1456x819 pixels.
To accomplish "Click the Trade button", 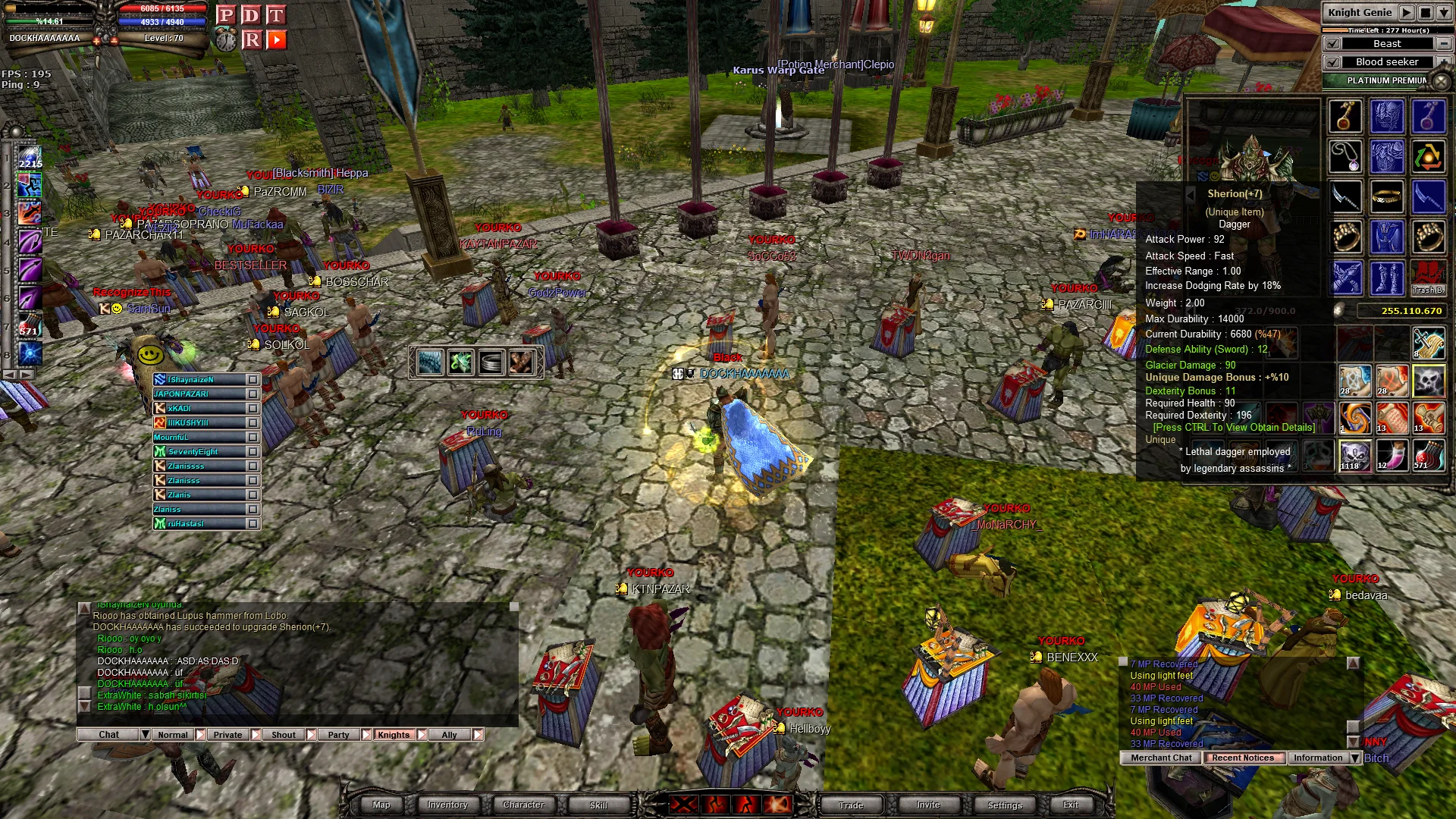I will click(x=851, y=805).
